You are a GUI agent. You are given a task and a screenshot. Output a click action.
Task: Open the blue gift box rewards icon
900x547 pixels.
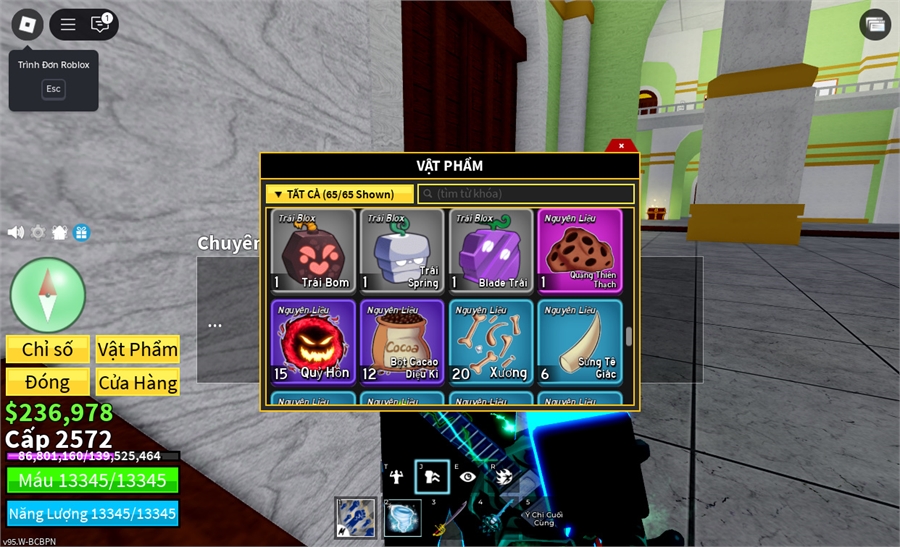pos(81,232)
